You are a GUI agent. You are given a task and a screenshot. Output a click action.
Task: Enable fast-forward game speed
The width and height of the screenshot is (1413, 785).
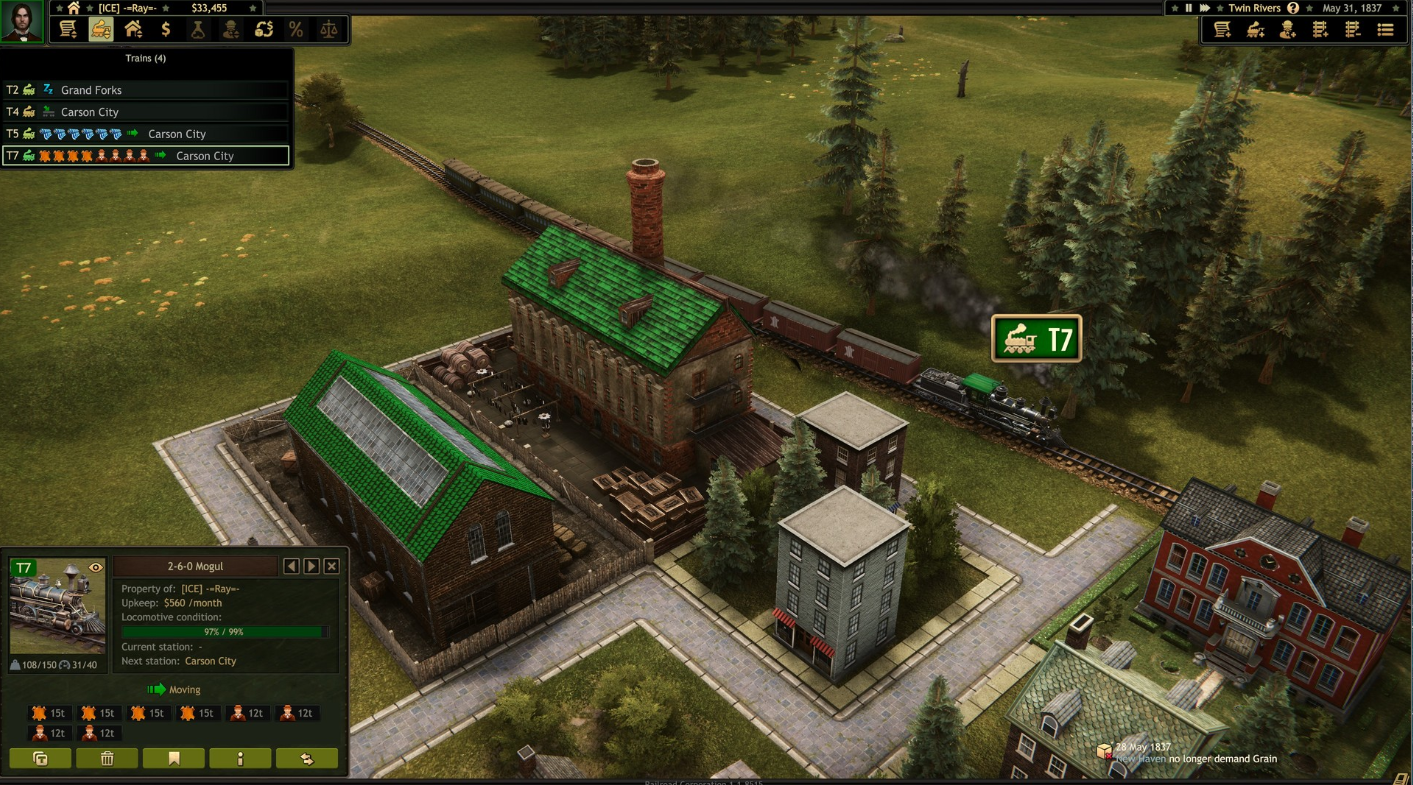1206,7
